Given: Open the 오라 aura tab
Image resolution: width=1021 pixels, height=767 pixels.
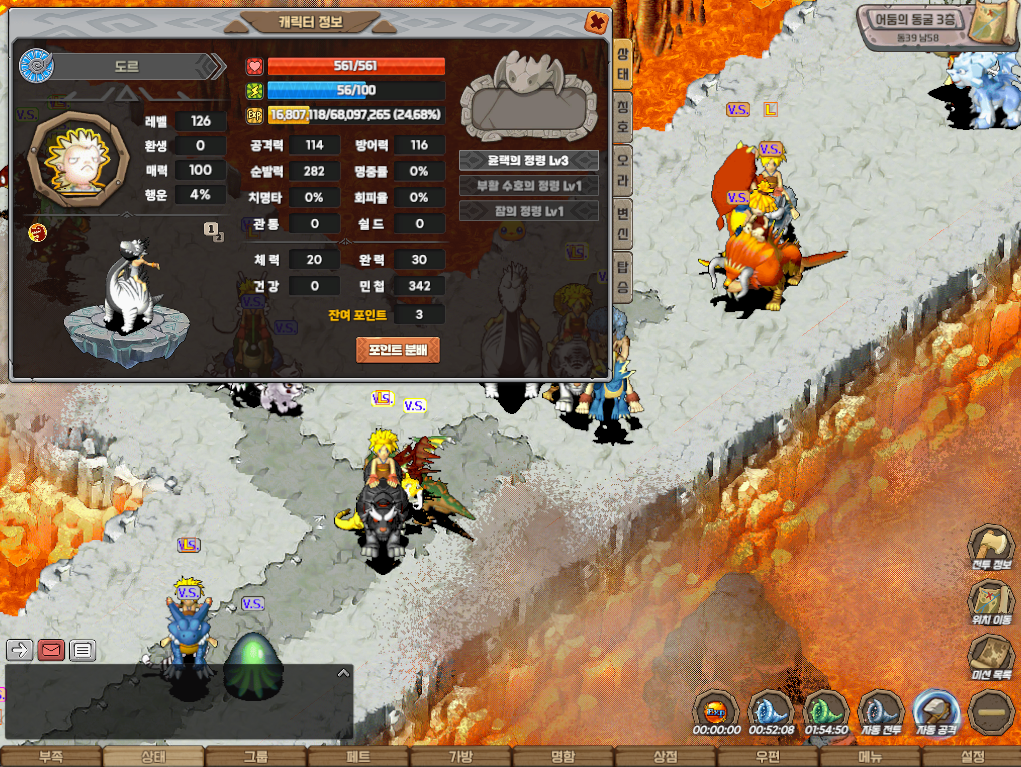Looking at the screenshot, I should [622, 163].
